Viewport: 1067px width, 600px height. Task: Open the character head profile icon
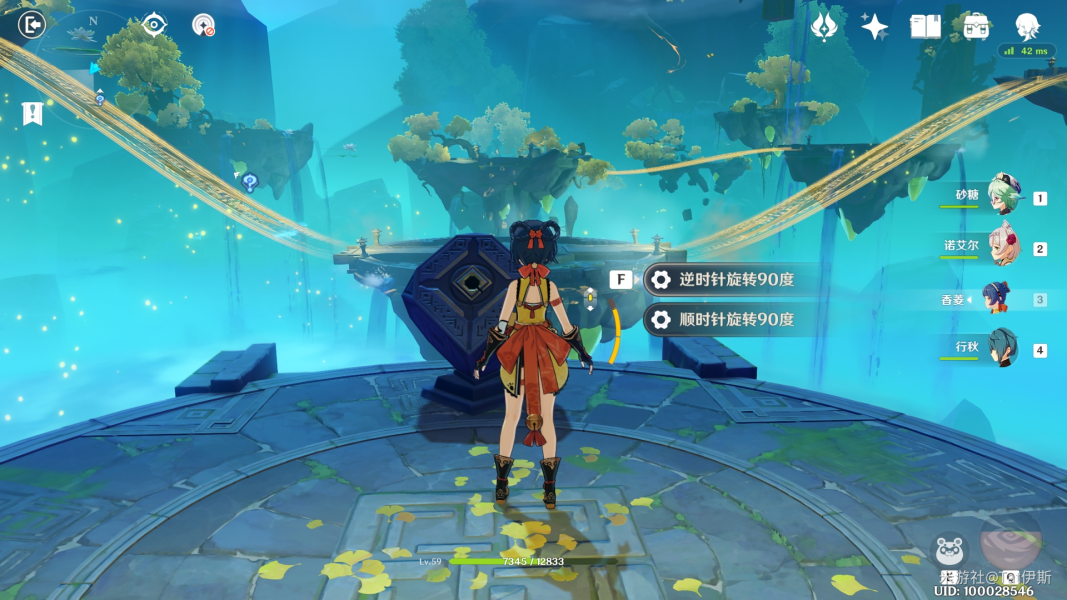pos(1027,25)
